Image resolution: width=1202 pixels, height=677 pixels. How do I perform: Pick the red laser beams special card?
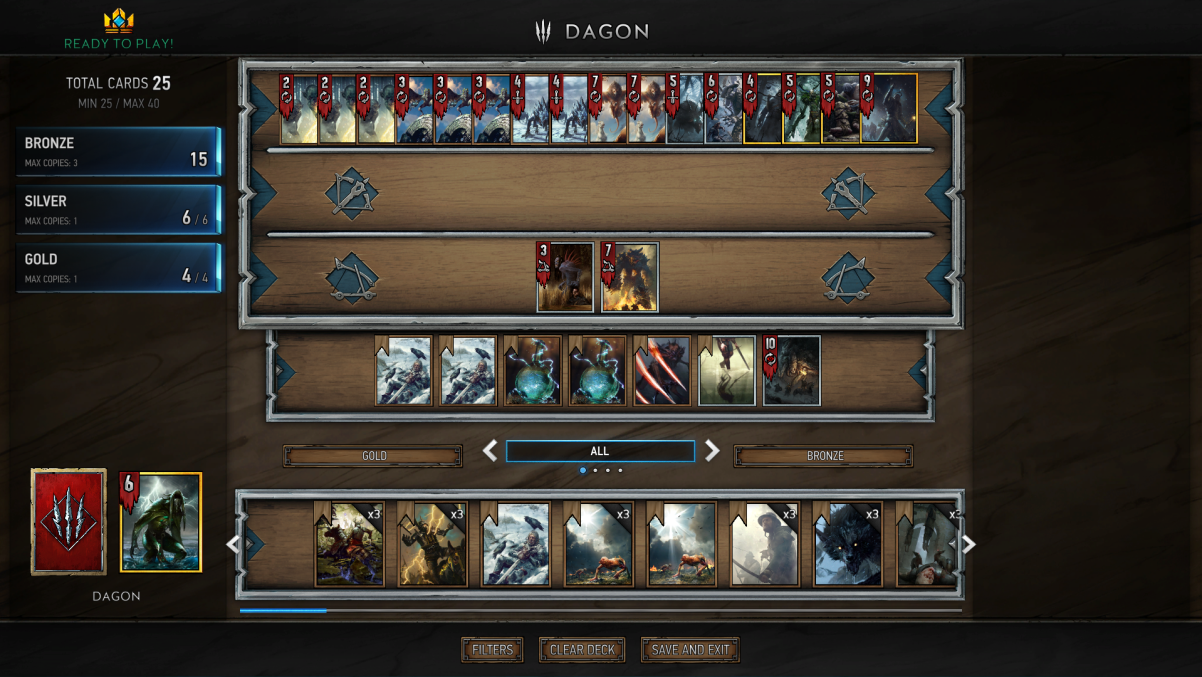tap(662, 371)
